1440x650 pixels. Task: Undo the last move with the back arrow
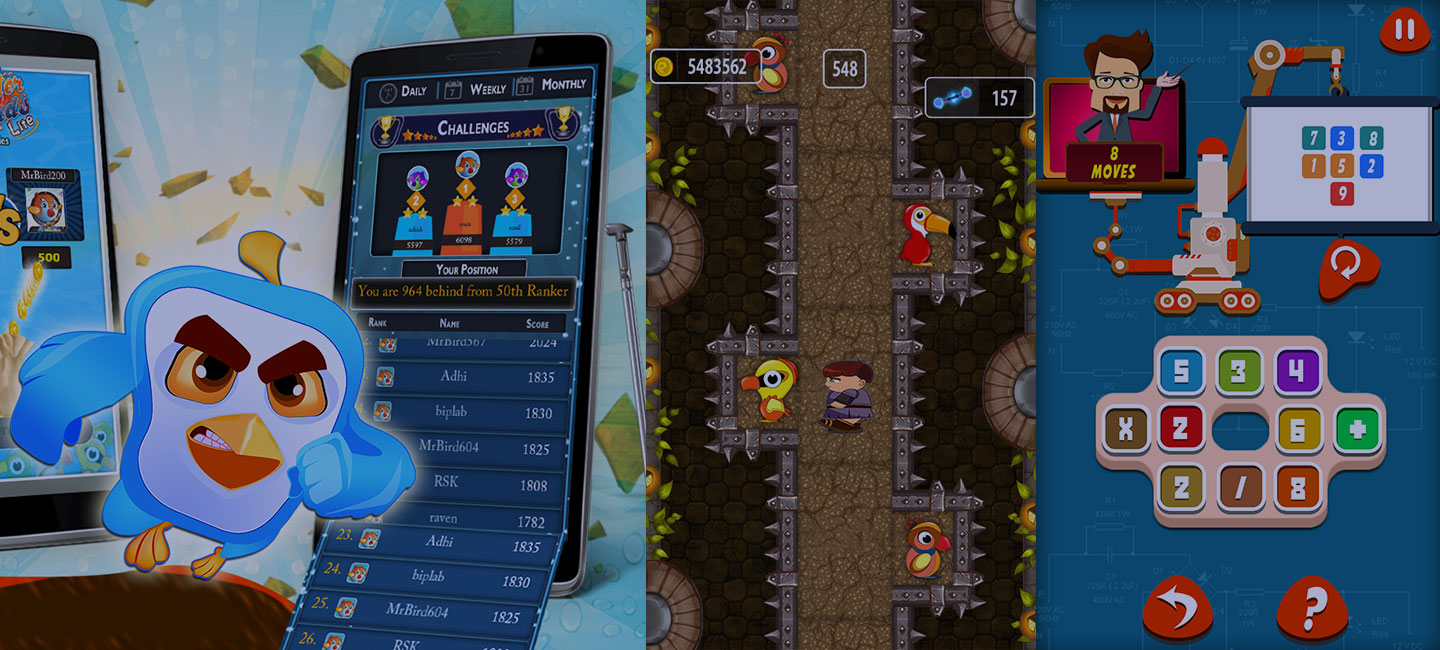[x=1177, y=609]
